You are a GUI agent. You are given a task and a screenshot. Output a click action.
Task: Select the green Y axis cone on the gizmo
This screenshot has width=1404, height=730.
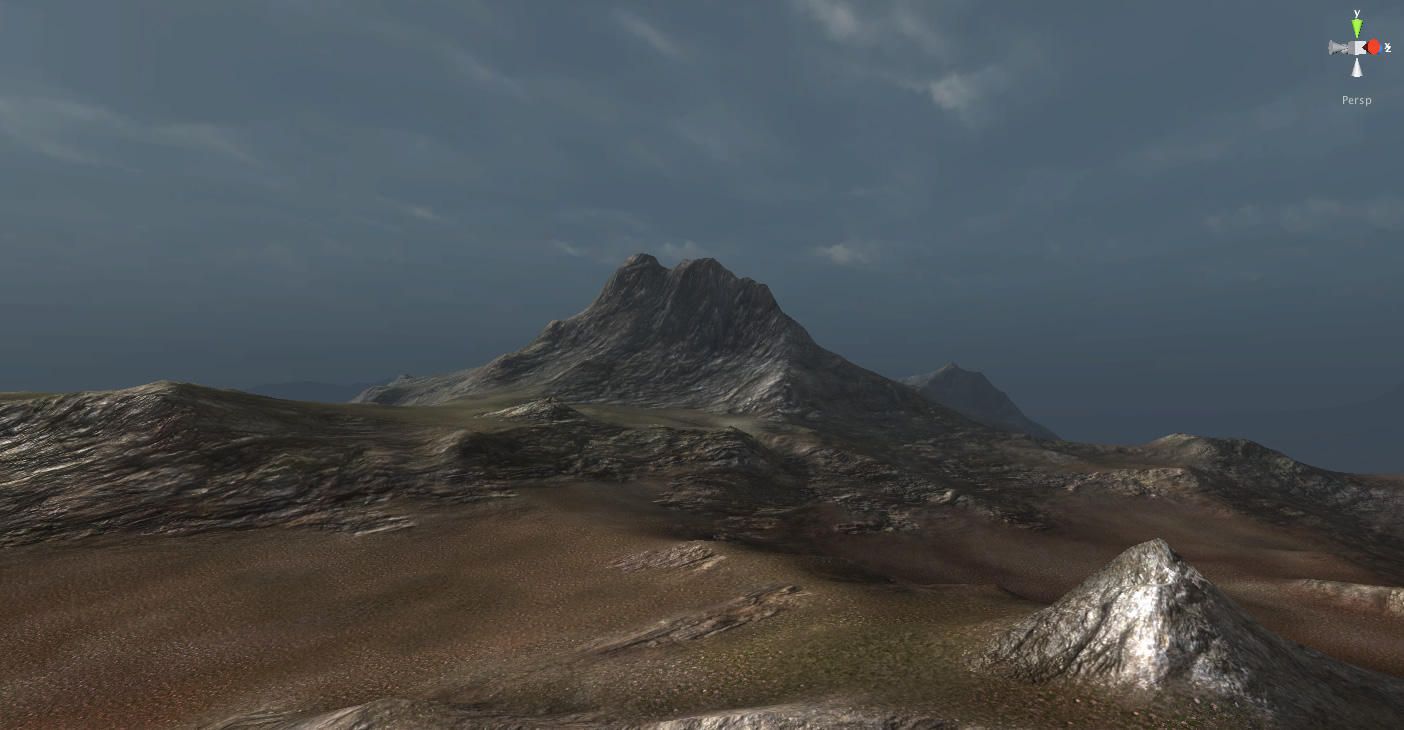coord(1357,26)
